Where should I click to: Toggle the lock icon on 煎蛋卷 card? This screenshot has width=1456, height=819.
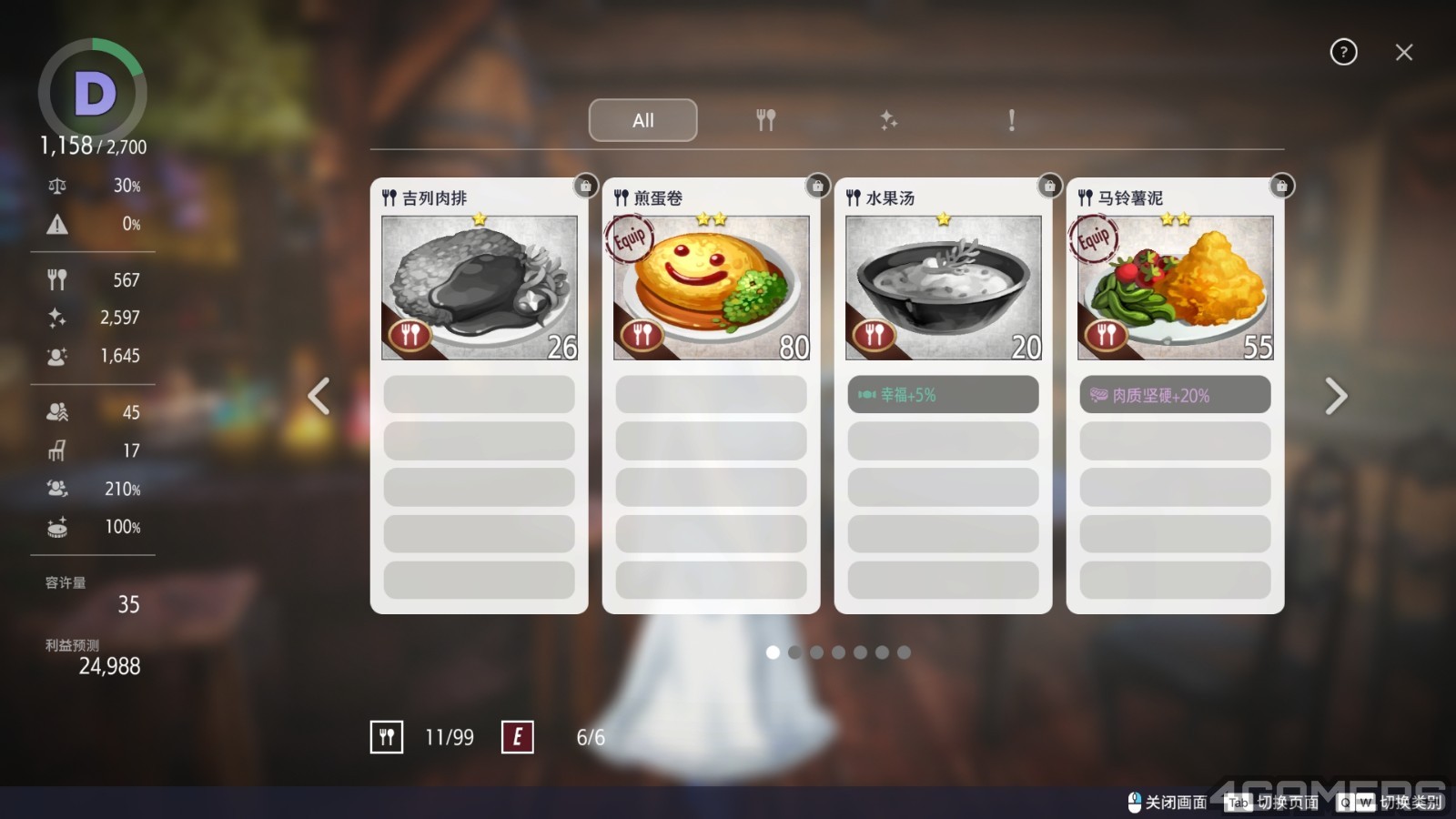(817, 187)
